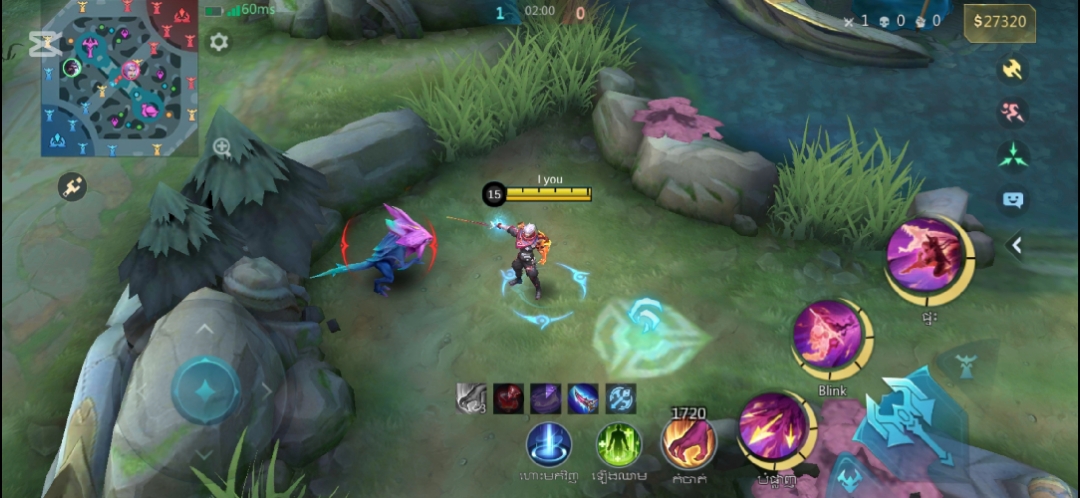The height and width of the screenshot is (498, 1080).
Task: Tap the round running-figure button below minimap
Action: coord(72,187)
